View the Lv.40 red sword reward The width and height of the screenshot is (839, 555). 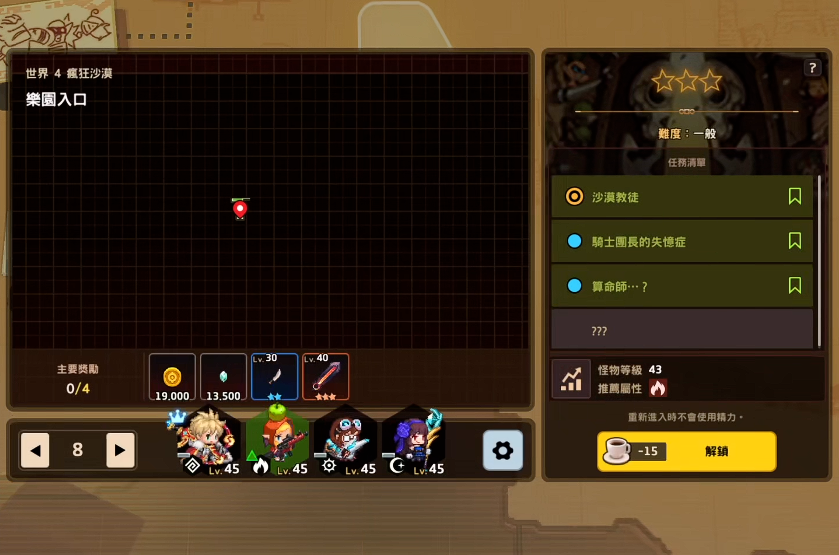pos(326,377)
